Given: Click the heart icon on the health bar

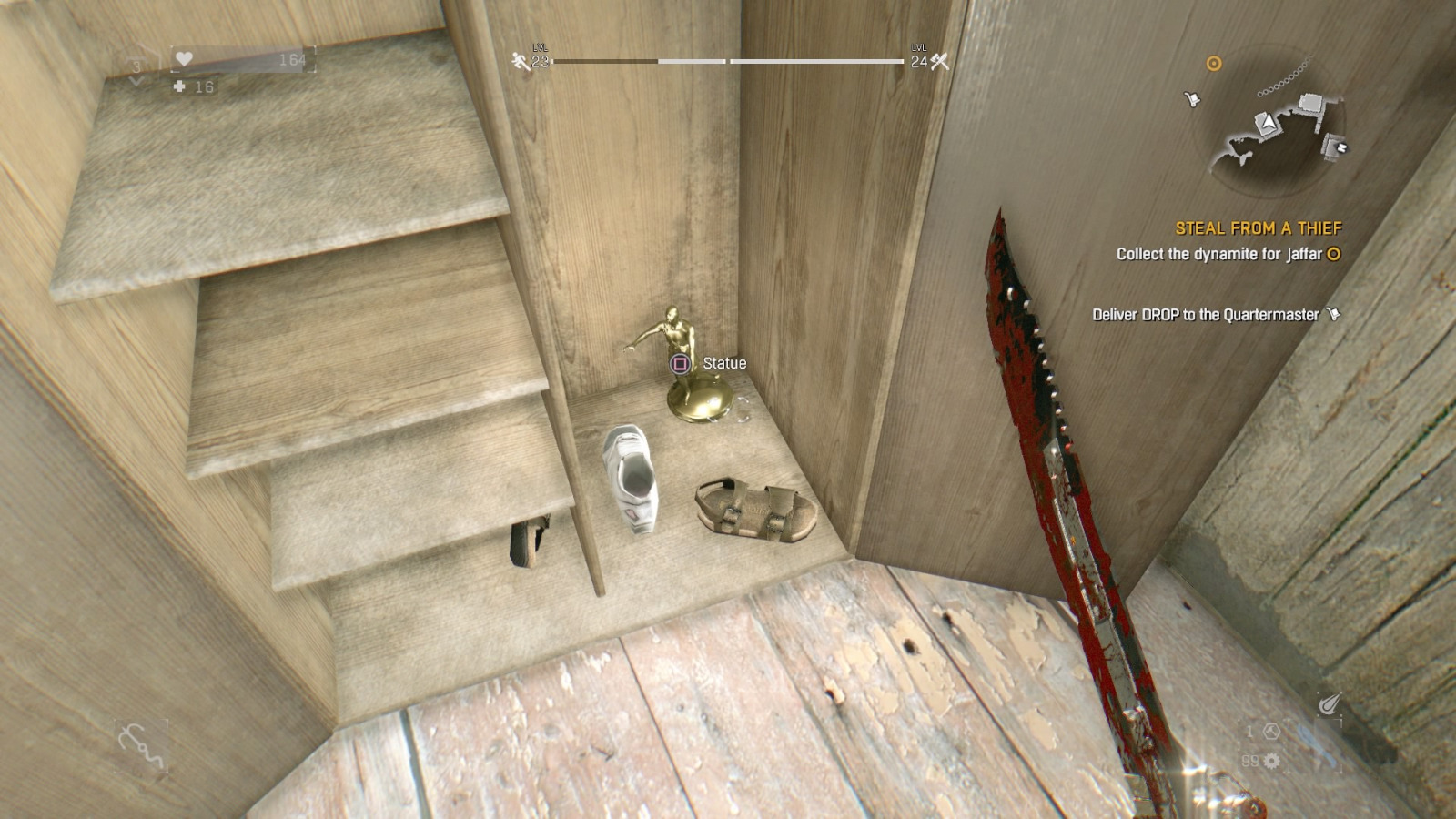Looking at the screenshot, I should [x=185, y=58].
